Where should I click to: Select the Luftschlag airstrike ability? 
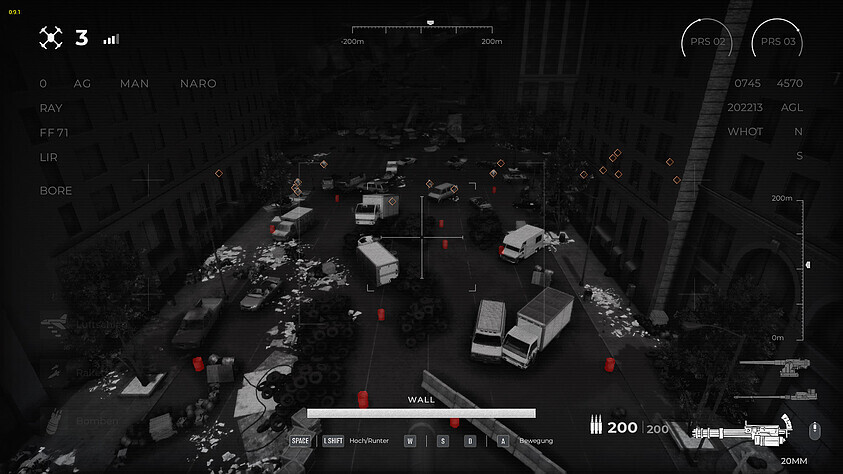pyautogui.click(x=88, y=325)
